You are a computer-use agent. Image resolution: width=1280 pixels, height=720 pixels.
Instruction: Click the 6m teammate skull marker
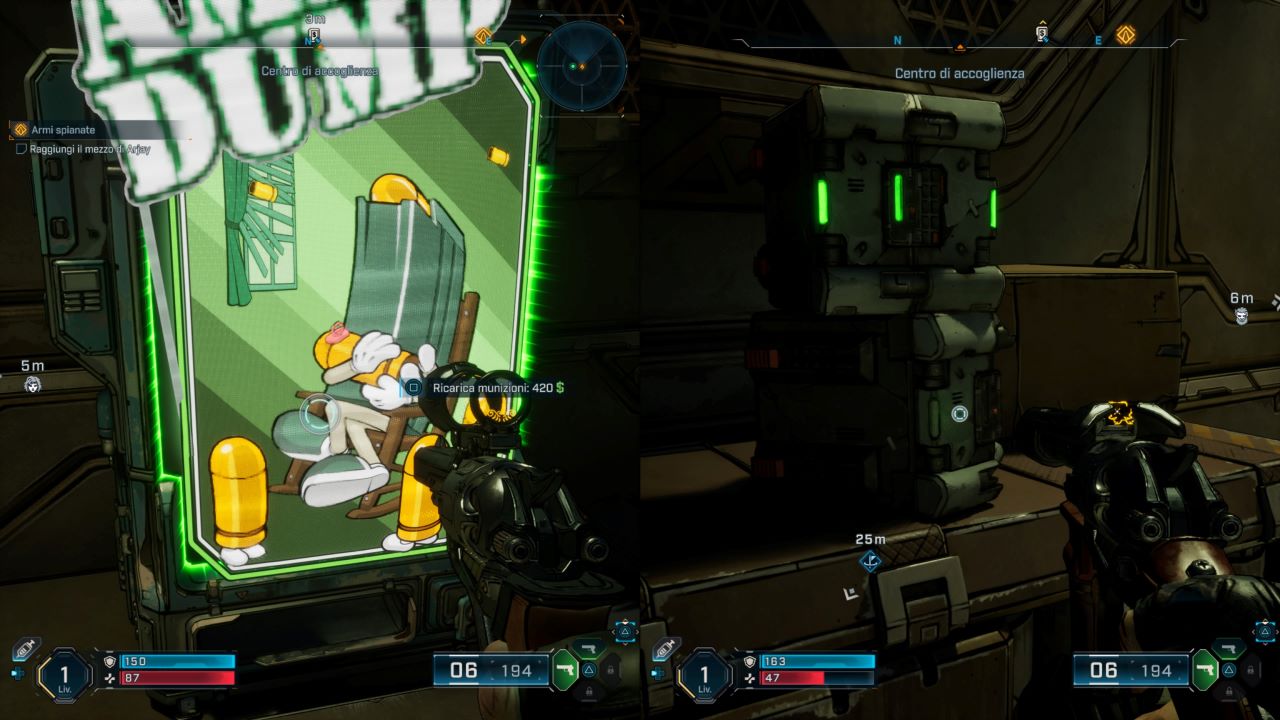tap(1241, 316)
